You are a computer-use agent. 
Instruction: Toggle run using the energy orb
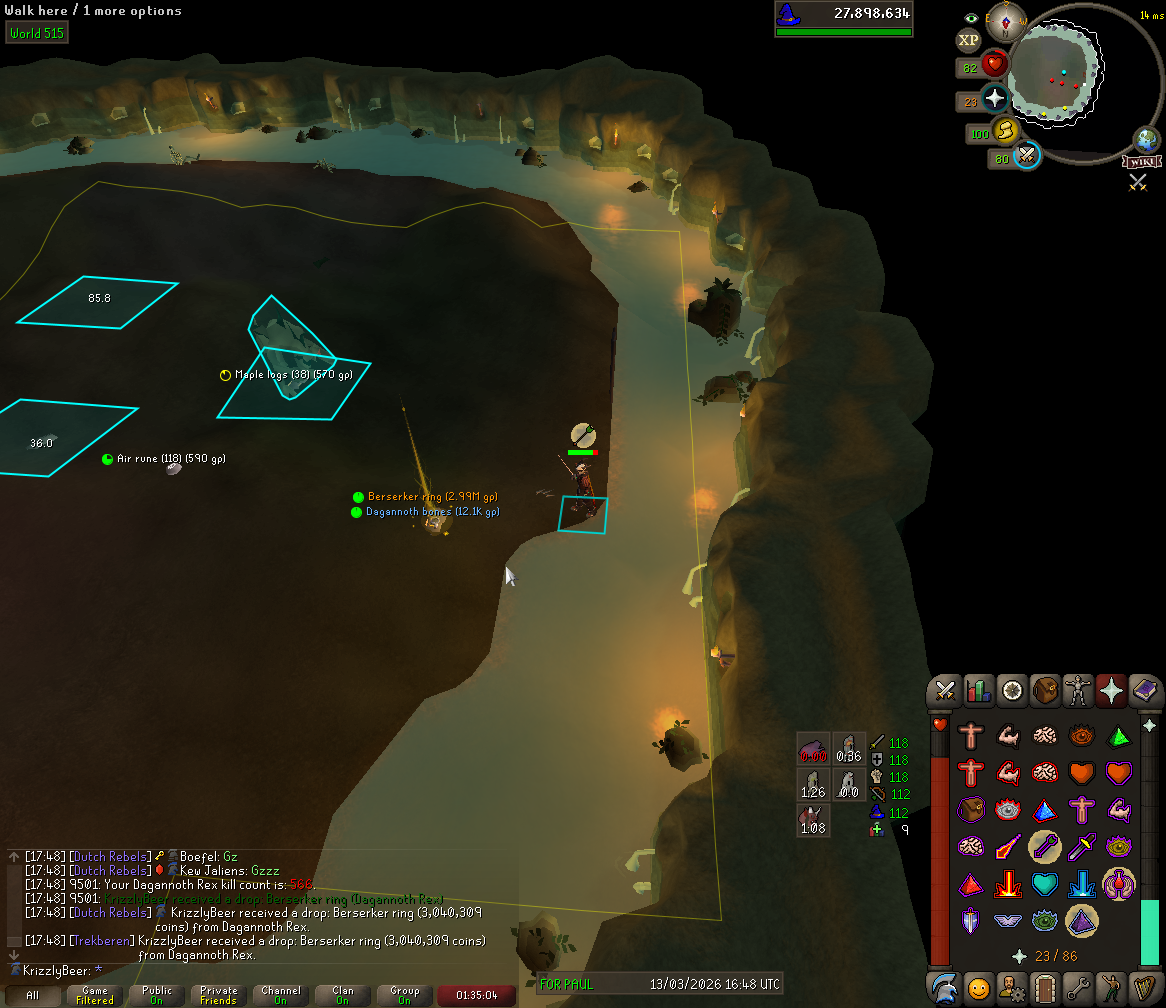1006,131
